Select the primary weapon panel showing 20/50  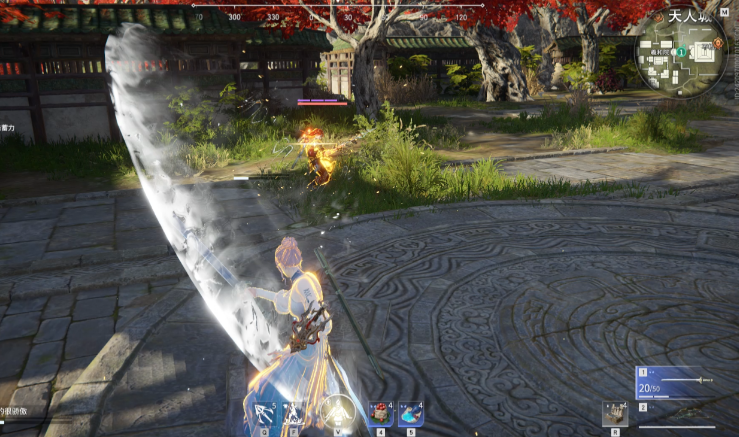coord(675,382)
